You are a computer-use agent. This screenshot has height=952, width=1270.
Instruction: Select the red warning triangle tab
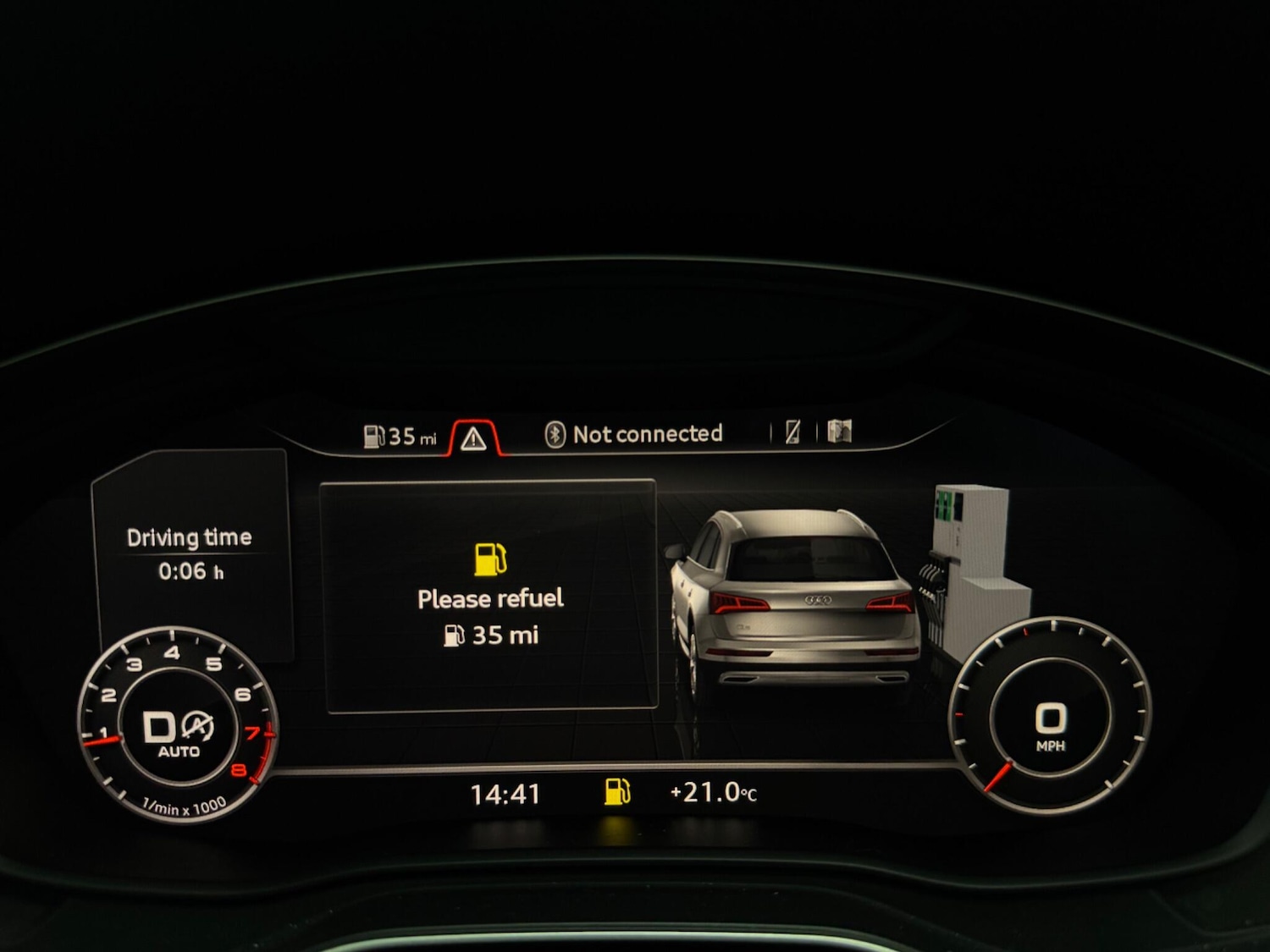click(473, 437)
